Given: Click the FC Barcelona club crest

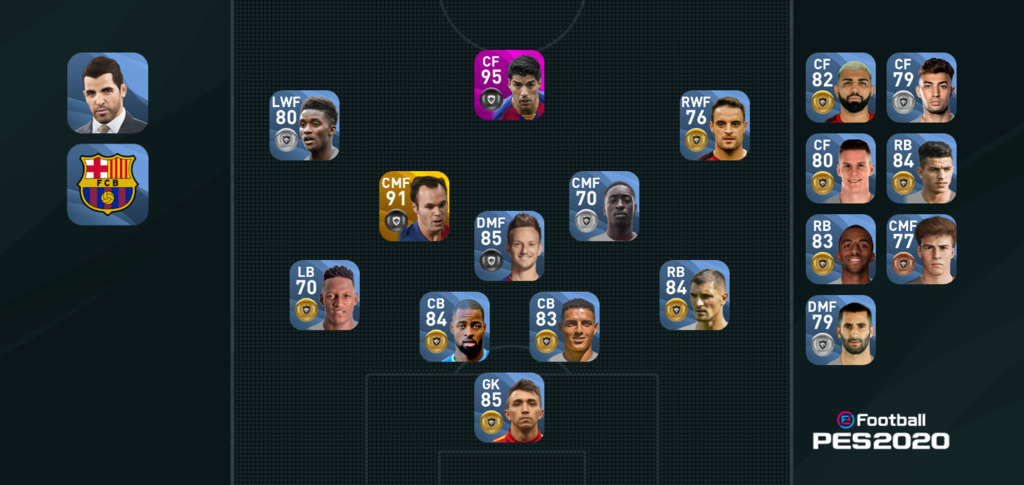Looking at the screenshot, I should 108,184.
